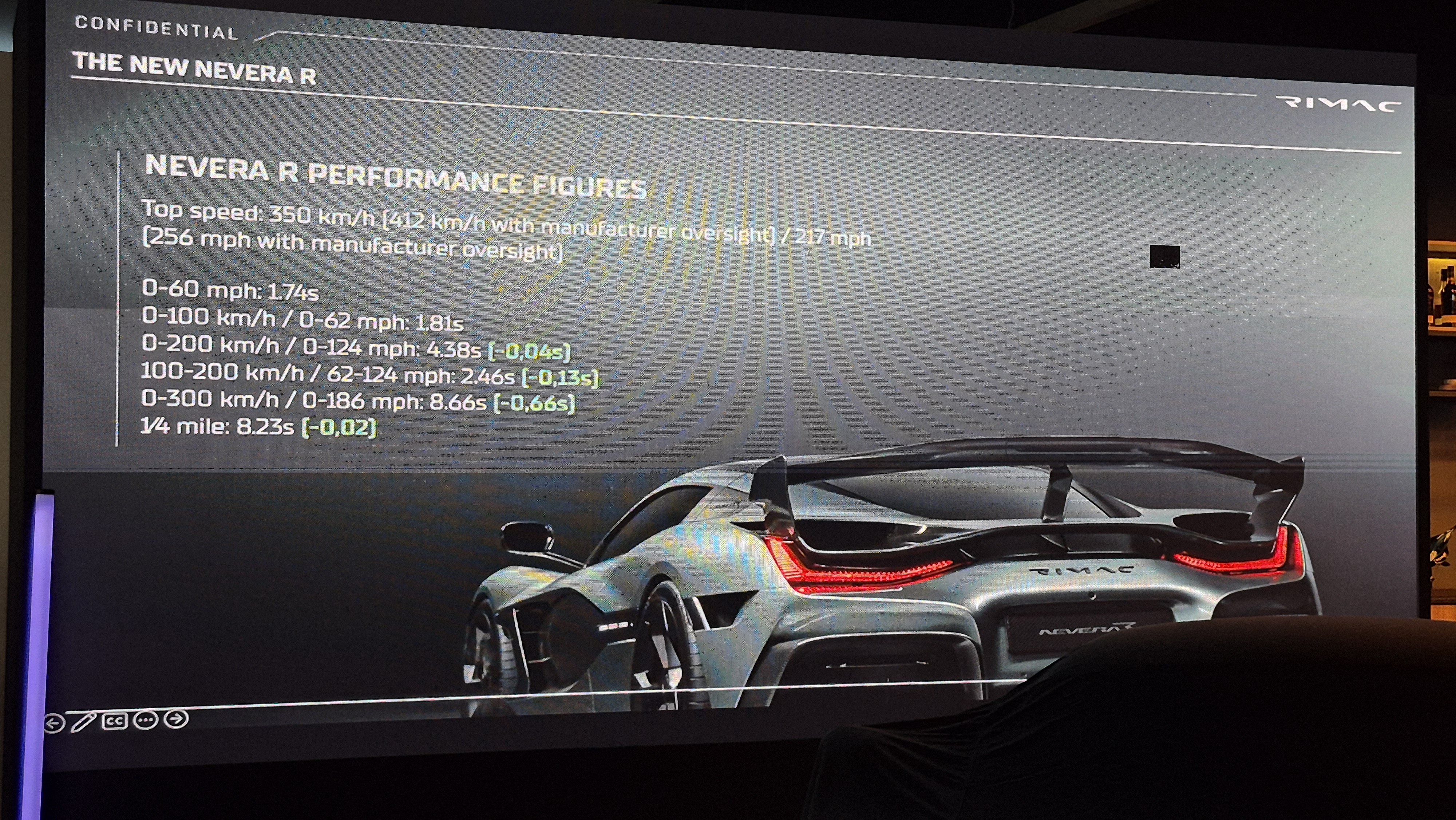Screen dimensions: 1456x820
Task: Open the three-dot more options menu
Action: [146, 721]
